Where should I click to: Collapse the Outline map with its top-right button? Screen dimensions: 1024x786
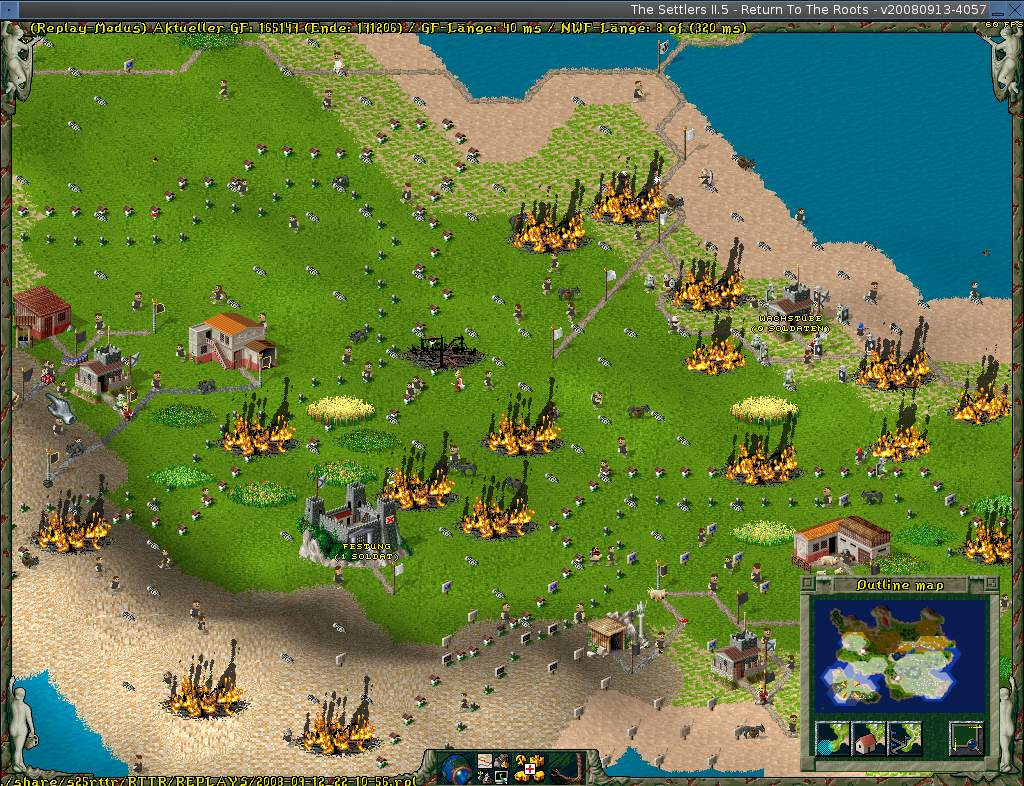pyautogui.click(x=990, y=585)
